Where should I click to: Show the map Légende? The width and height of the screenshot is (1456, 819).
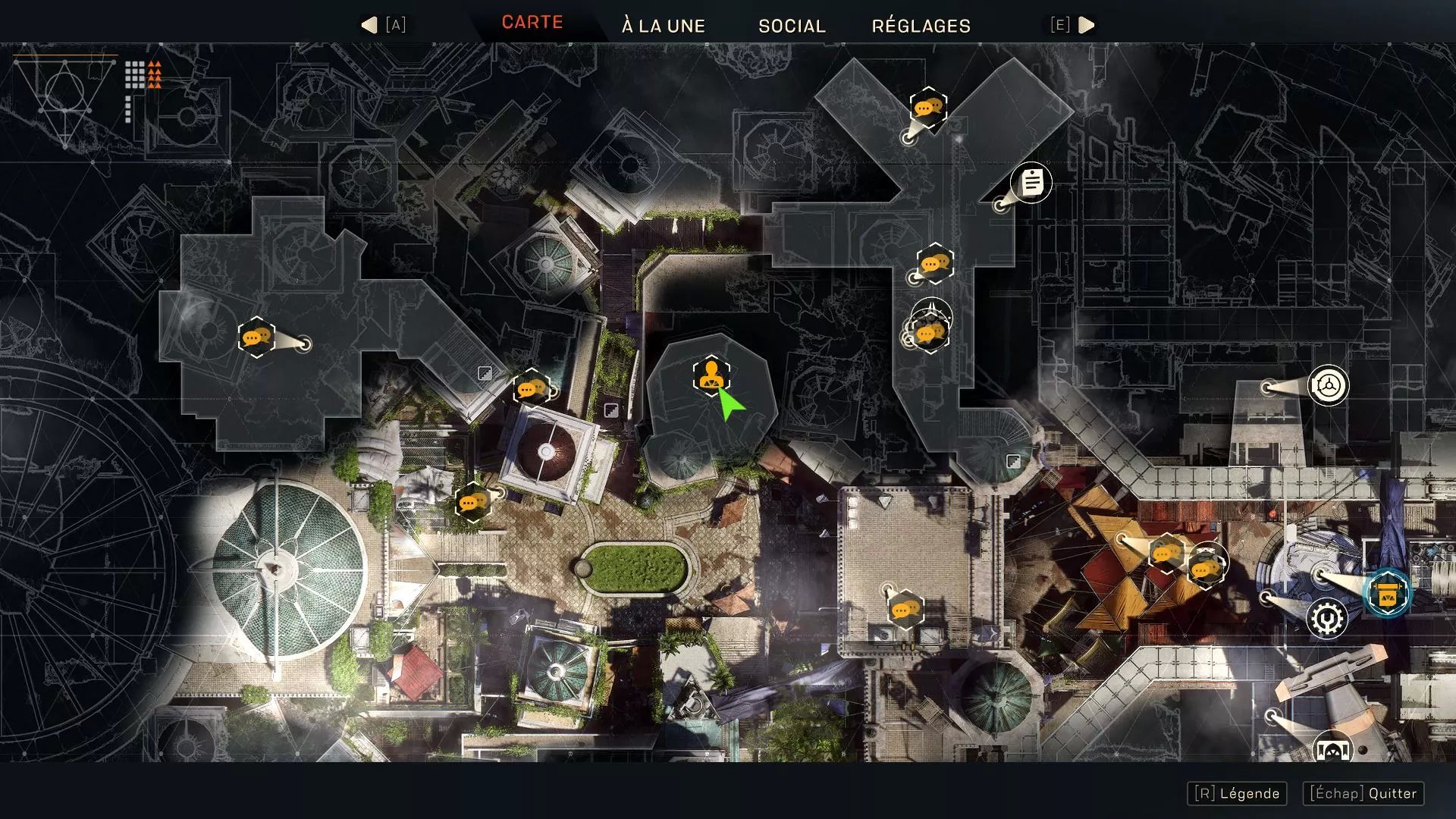click(x=1237, y=793)
